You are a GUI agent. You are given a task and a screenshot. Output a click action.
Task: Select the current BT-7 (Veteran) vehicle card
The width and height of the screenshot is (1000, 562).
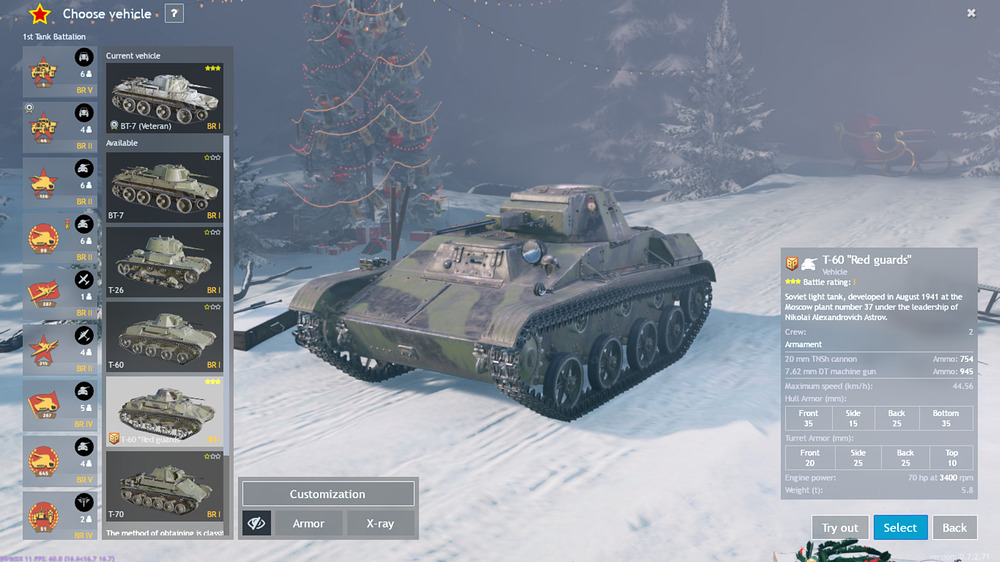165,98
